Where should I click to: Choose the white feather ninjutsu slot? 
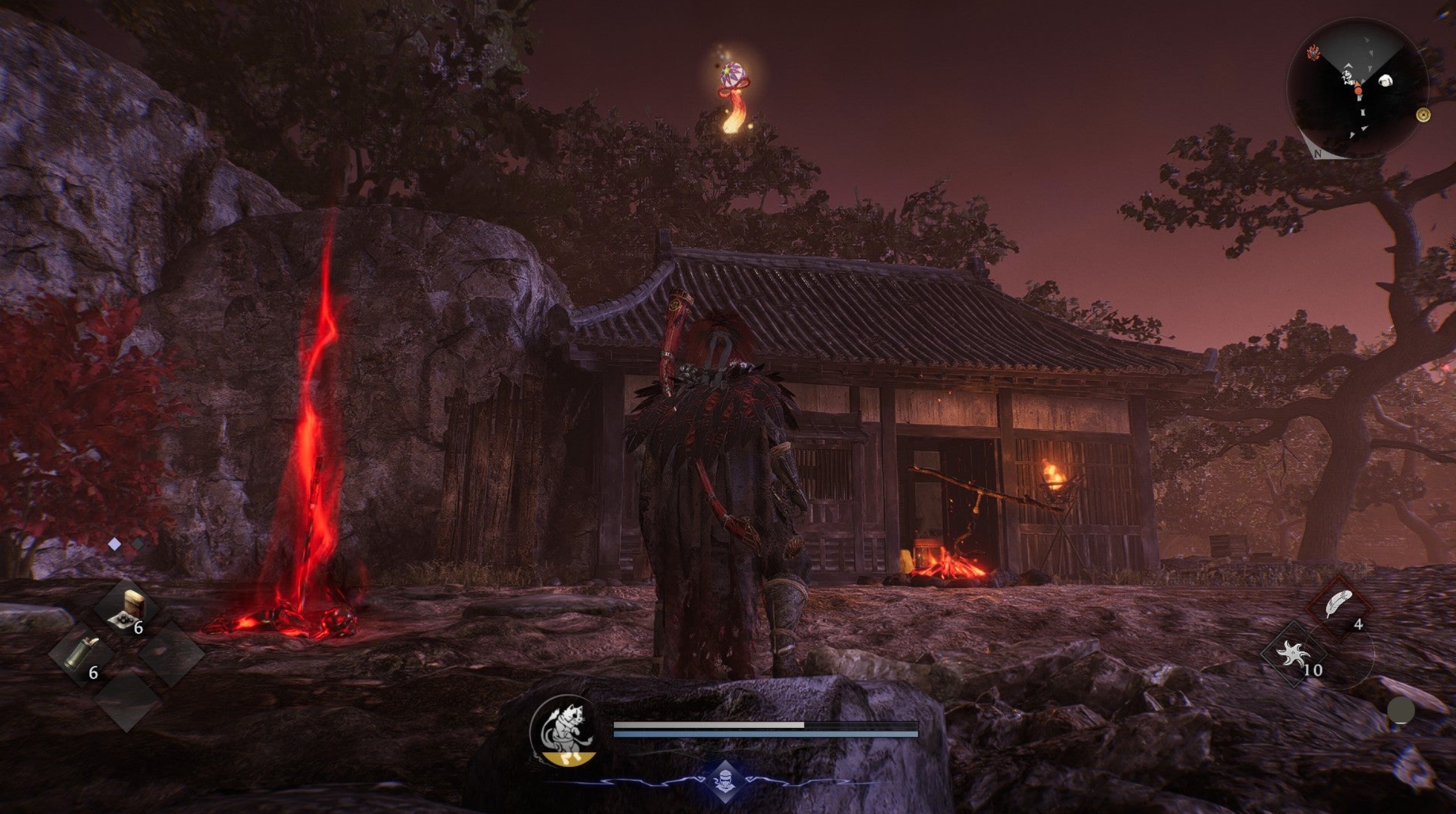pyautogui.click(x=1338, y=604)
